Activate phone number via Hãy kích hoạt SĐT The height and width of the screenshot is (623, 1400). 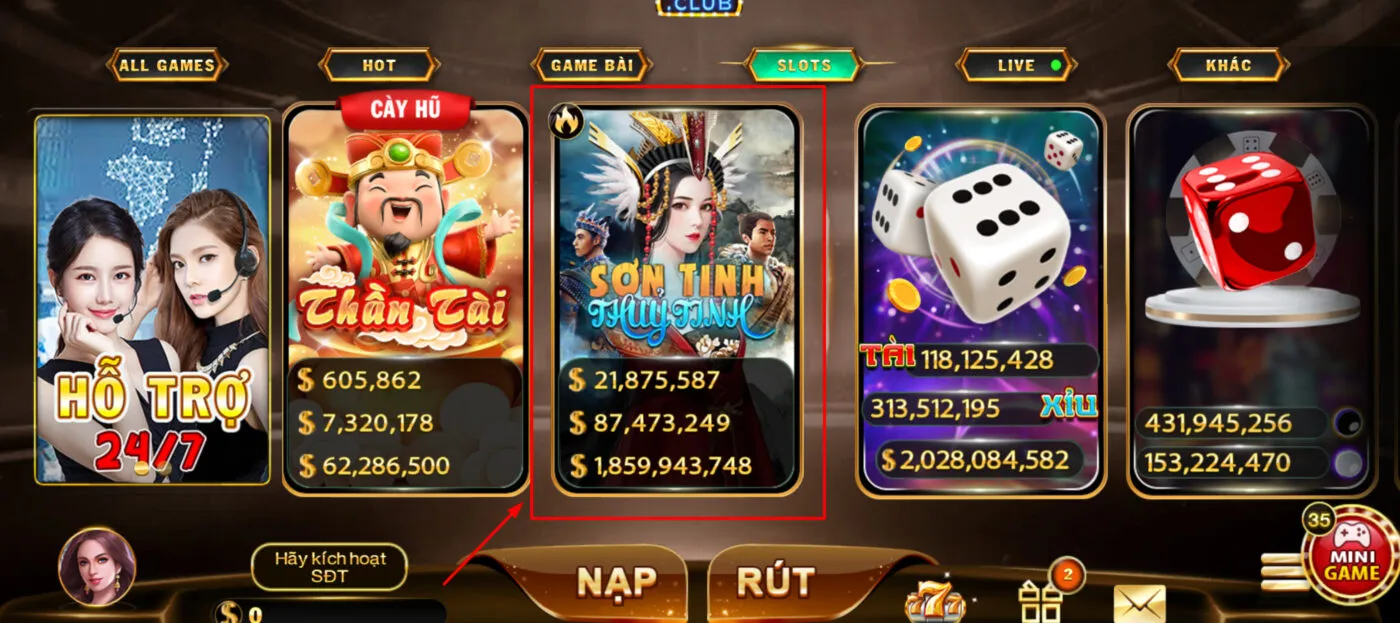[329, 566]
